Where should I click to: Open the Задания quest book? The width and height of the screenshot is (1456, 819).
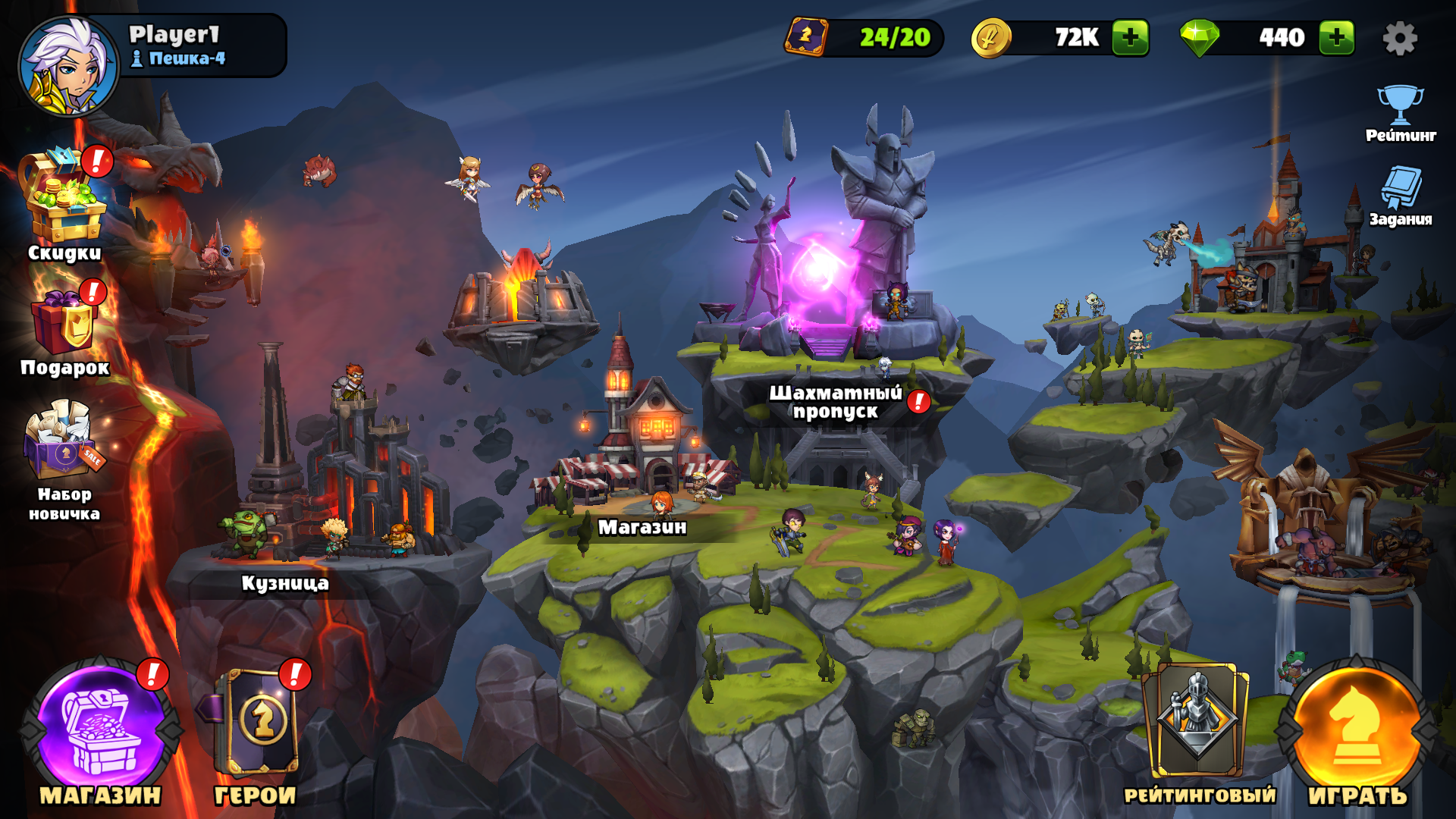tap(1400, 196)
